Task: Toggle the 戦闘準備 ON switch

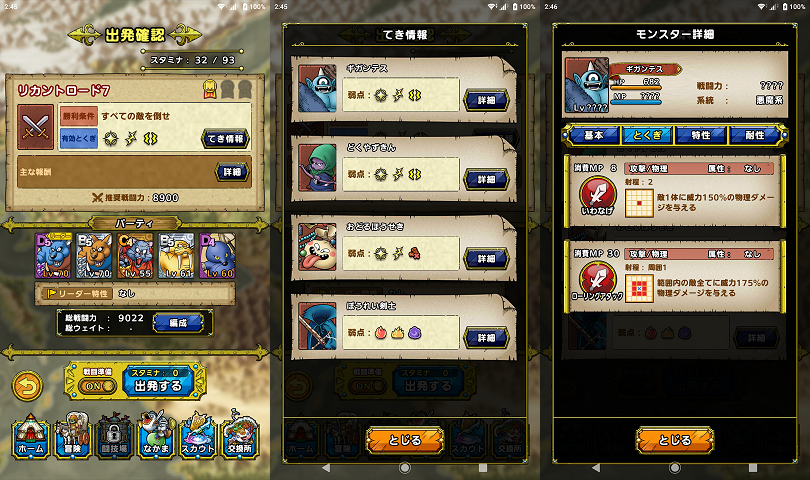Action: (94, 385)
